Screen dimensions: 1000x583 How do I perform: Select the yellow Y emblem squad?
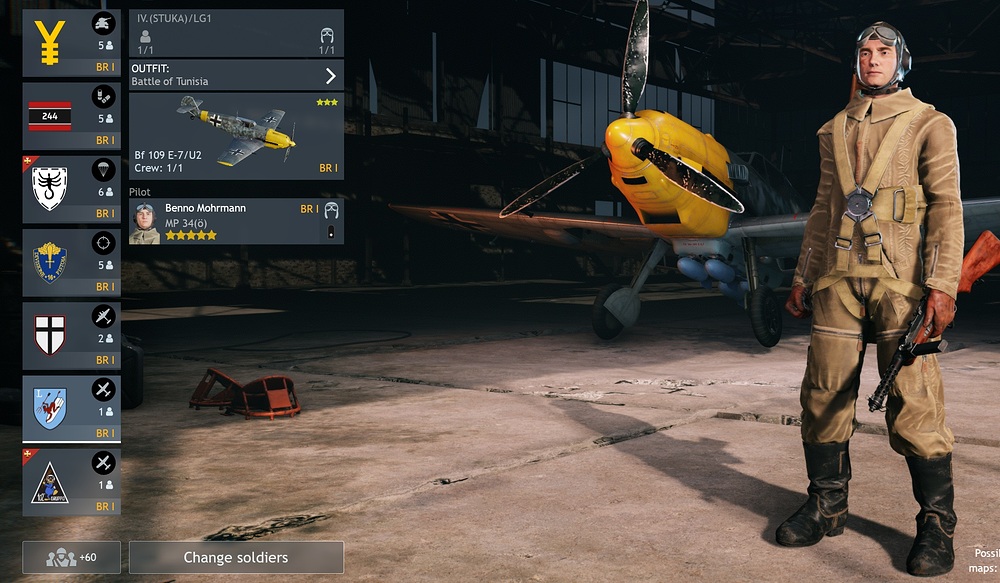(71, 43)
